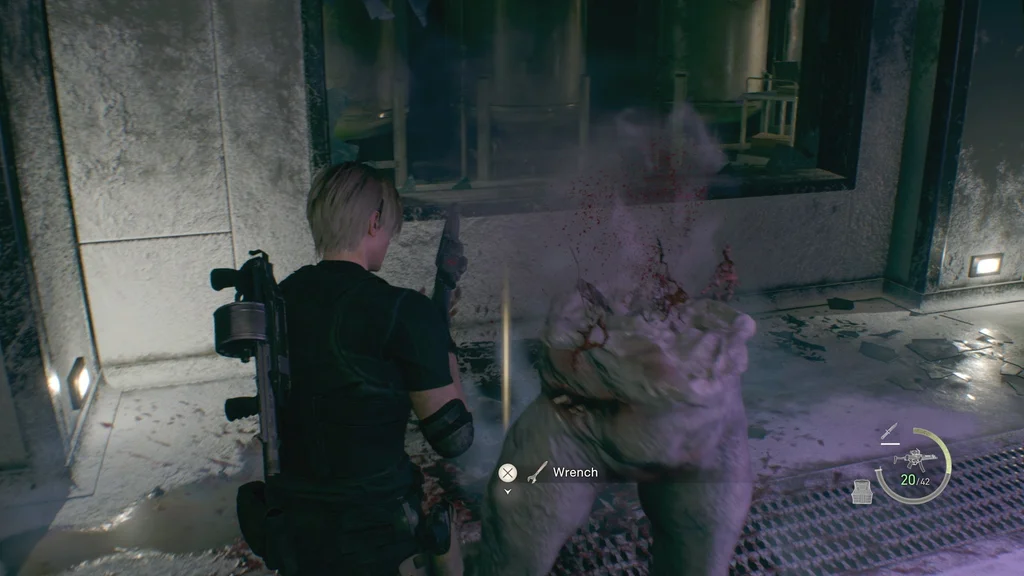Click the body armor vest icon
This screenshot has height=576, width=1024.
(861, 491)
